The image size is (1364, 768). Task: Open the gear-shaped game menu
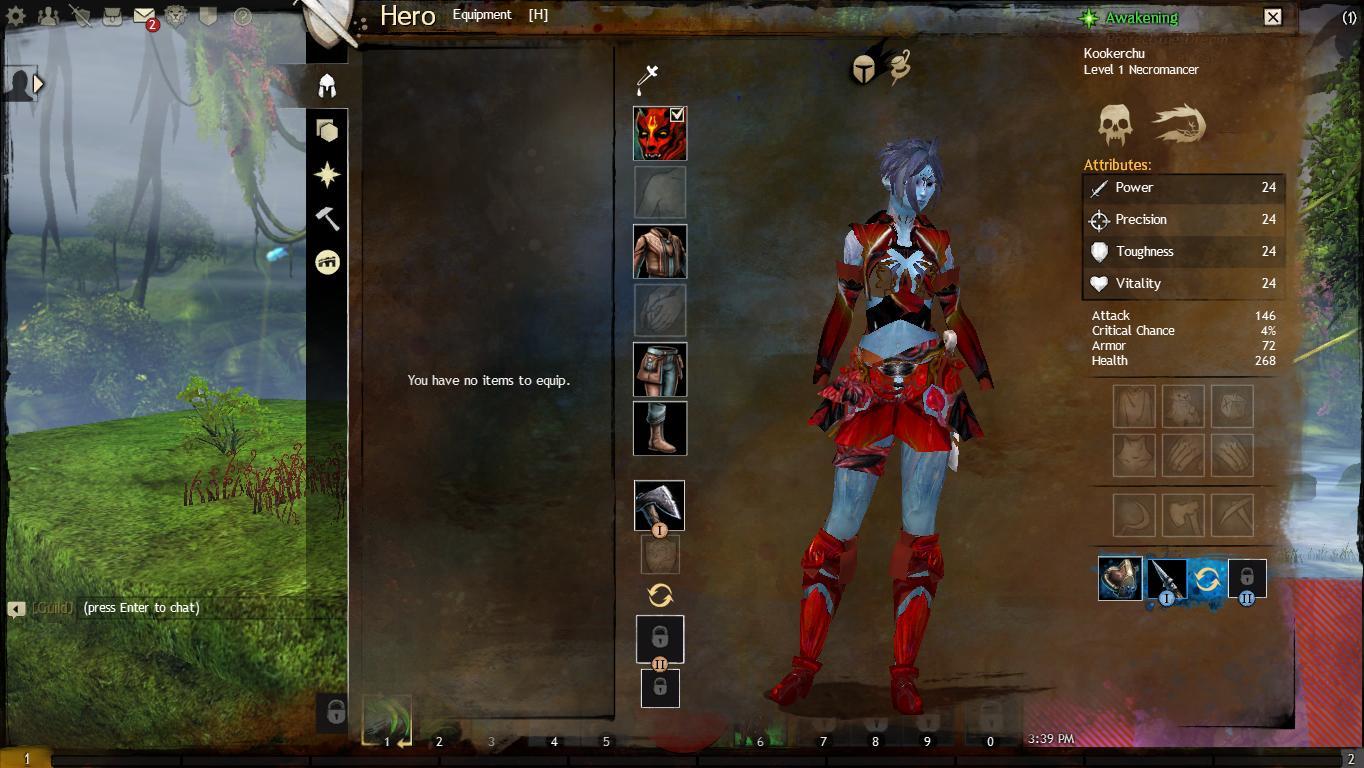click(x=16, y=17)
